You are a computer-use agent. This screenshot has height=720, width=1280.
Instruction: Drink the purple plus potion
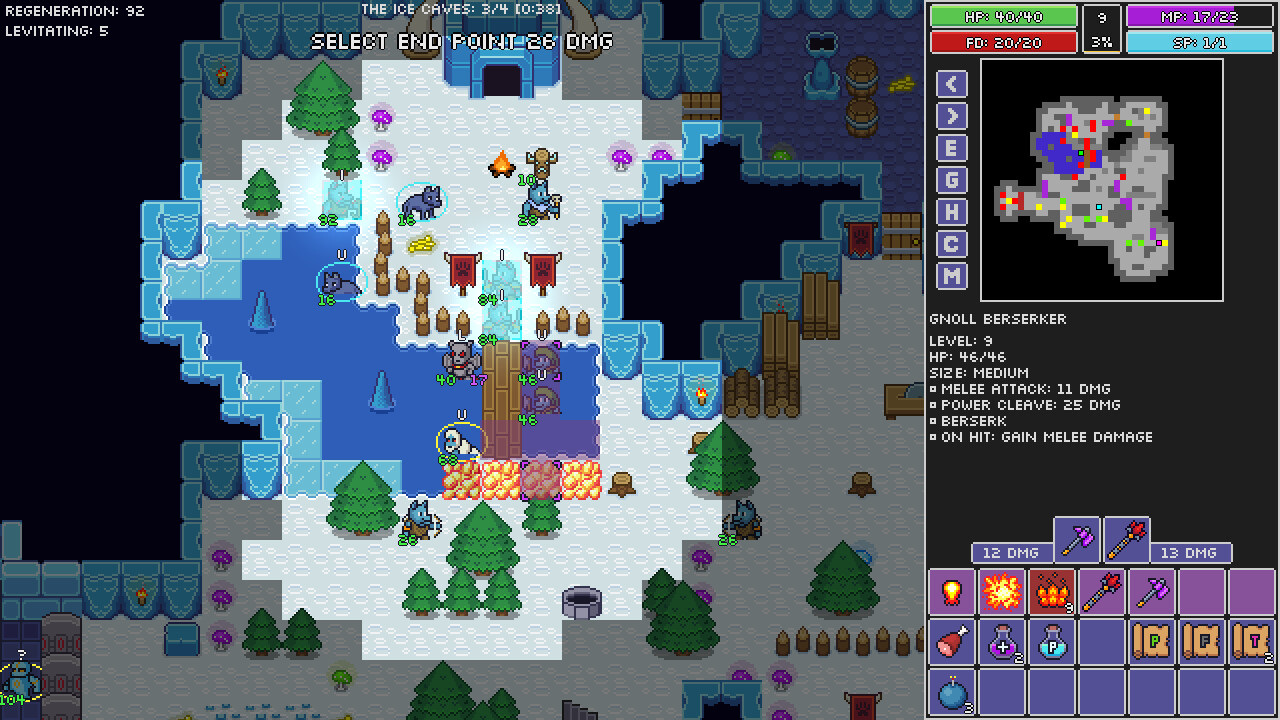pyautogui.click(x=1002, y=642)
